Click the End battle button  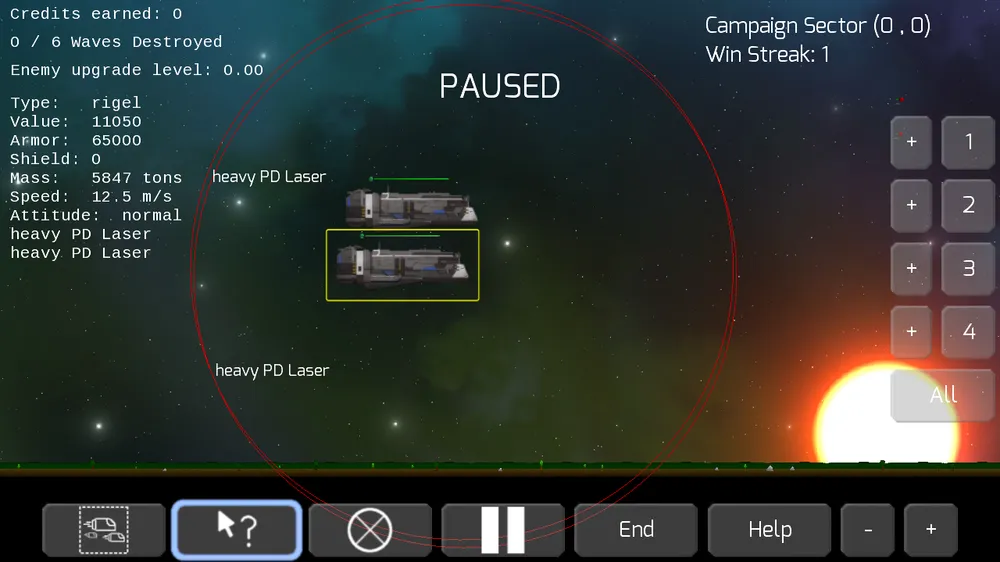click(x=636, y=529)
